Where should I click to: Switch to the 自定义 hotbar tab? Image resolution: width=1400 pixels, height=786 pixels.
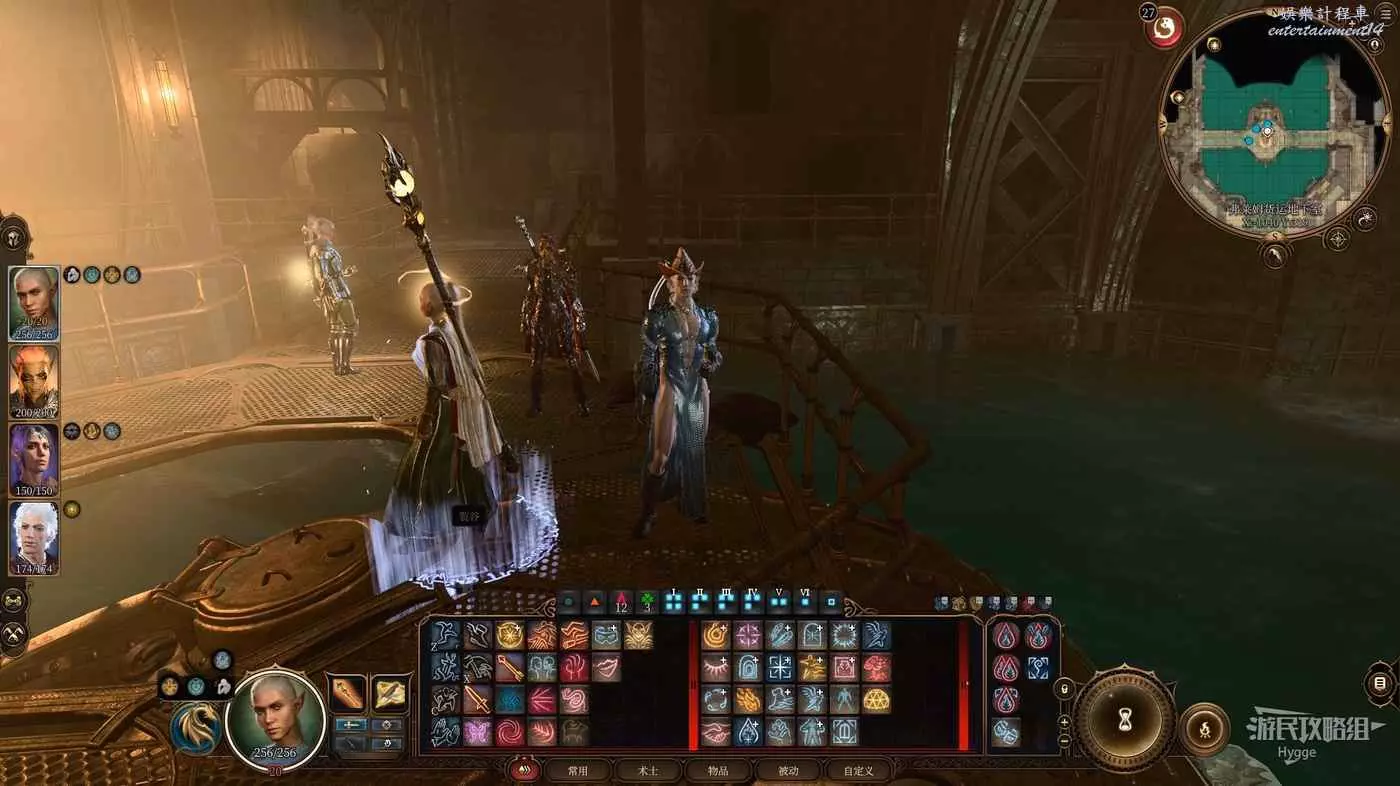coord(858,771)
